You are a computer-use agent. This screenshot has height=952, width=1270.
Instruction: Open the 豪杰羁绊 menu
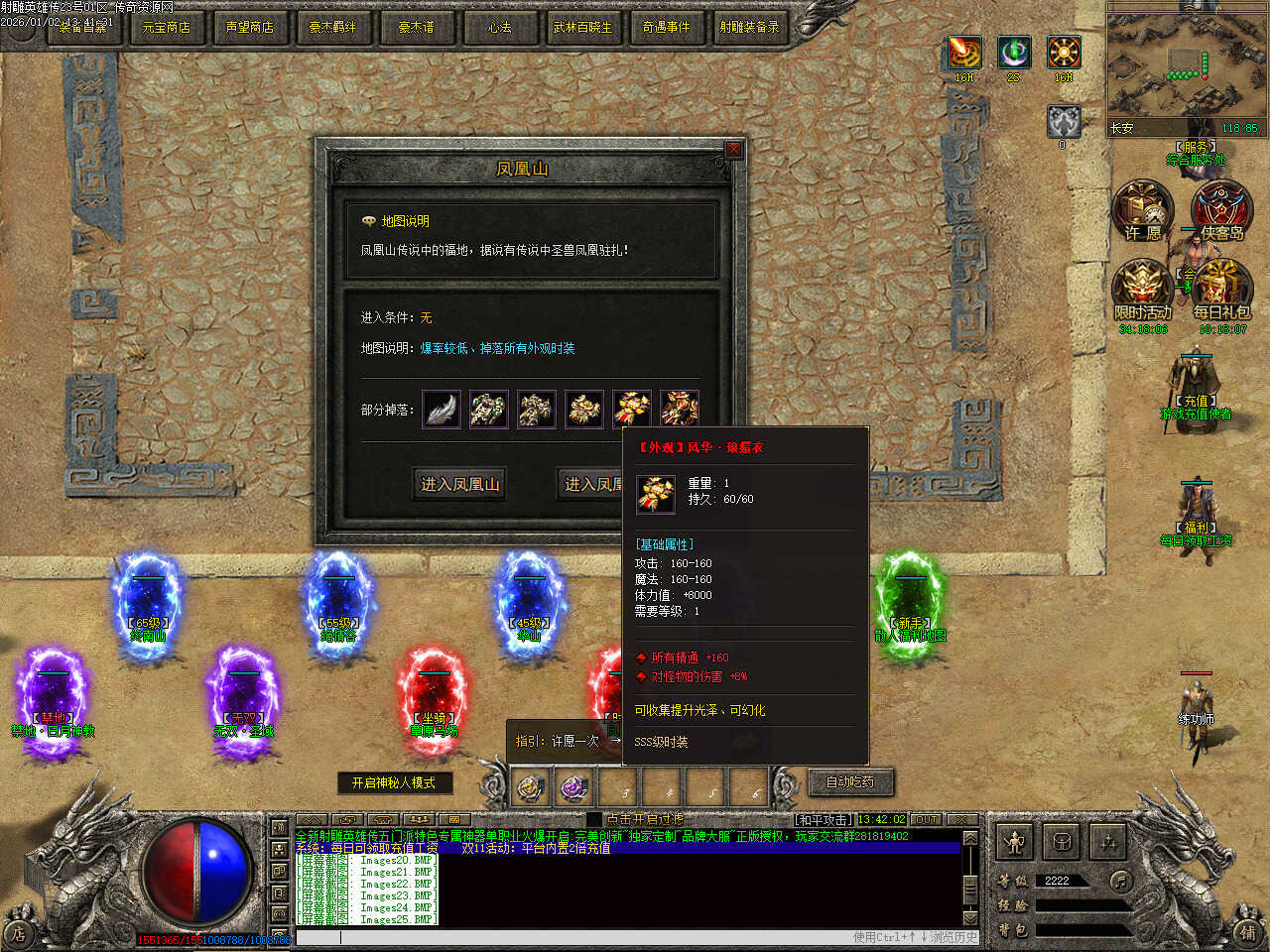point(332,27)
